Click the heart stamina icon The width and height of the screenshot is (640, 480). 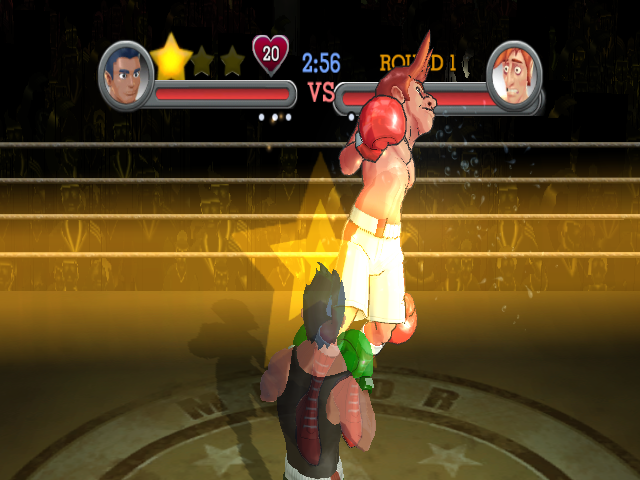point(270,55)
